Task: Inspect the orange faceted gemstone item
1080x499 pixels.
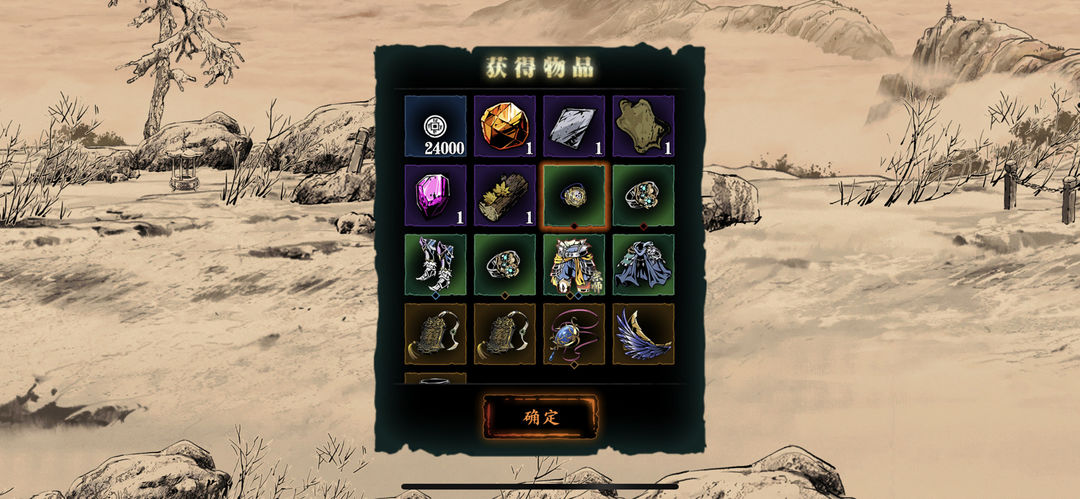Action: [505, 126]
